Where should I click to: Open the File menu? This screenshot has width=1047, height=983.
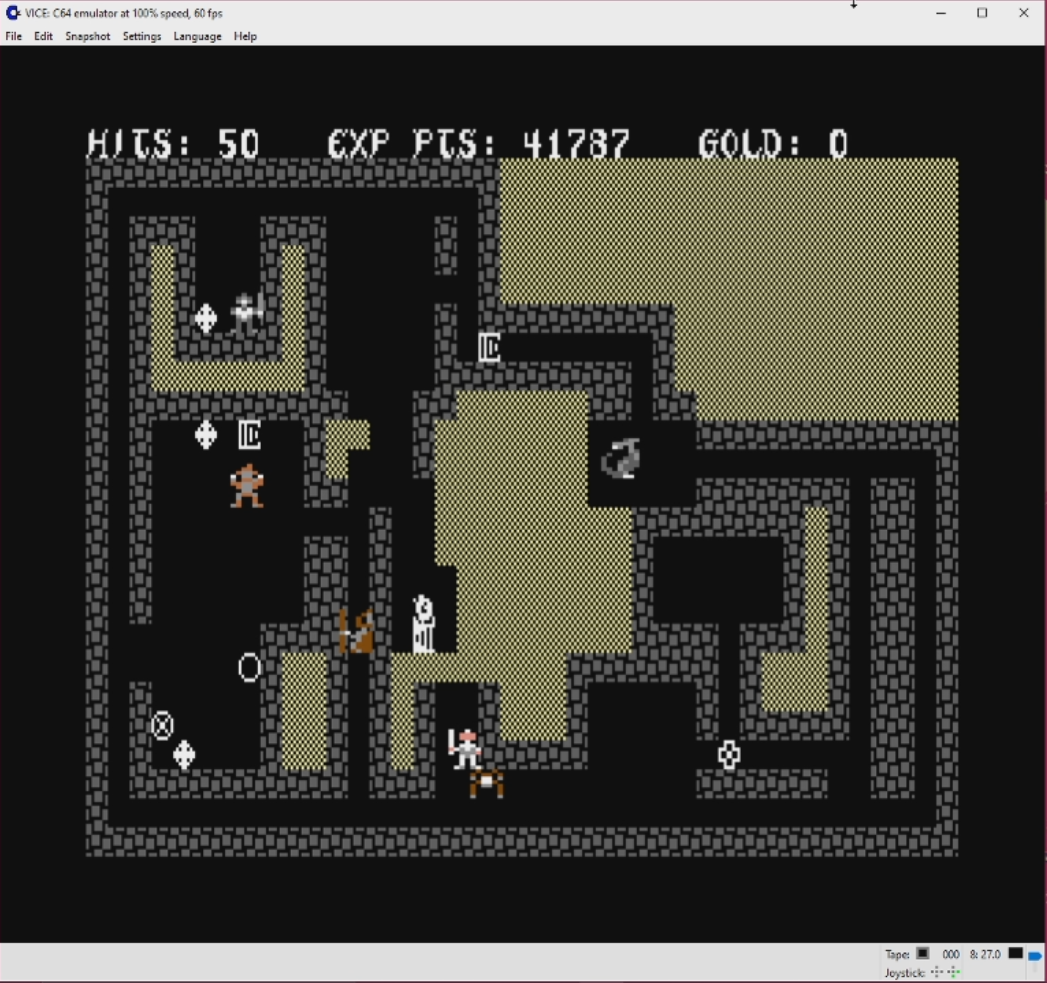pyautogui.click(x=14, y=36)
